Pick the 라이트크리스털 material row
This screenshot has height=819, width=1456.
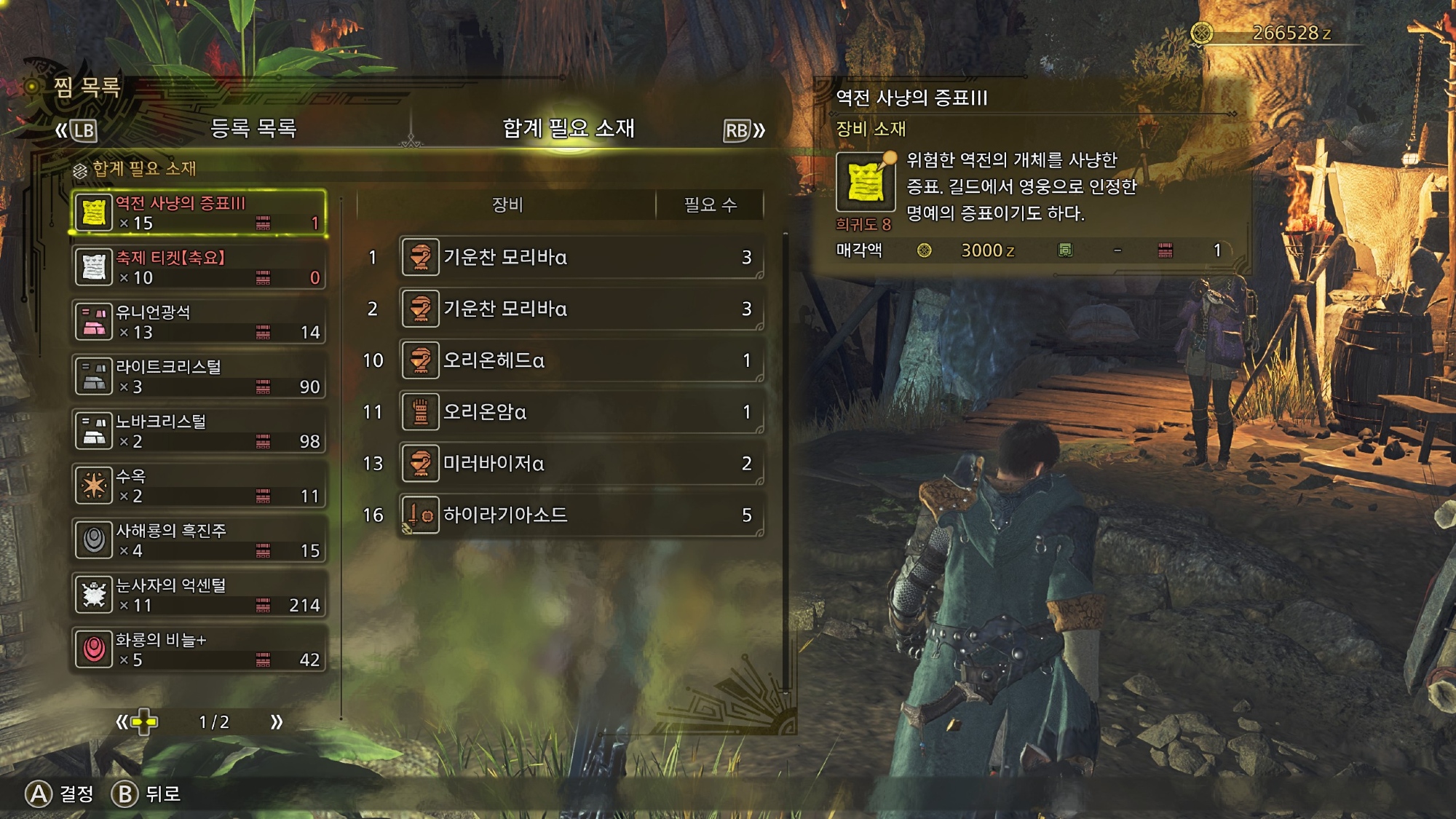198,376
